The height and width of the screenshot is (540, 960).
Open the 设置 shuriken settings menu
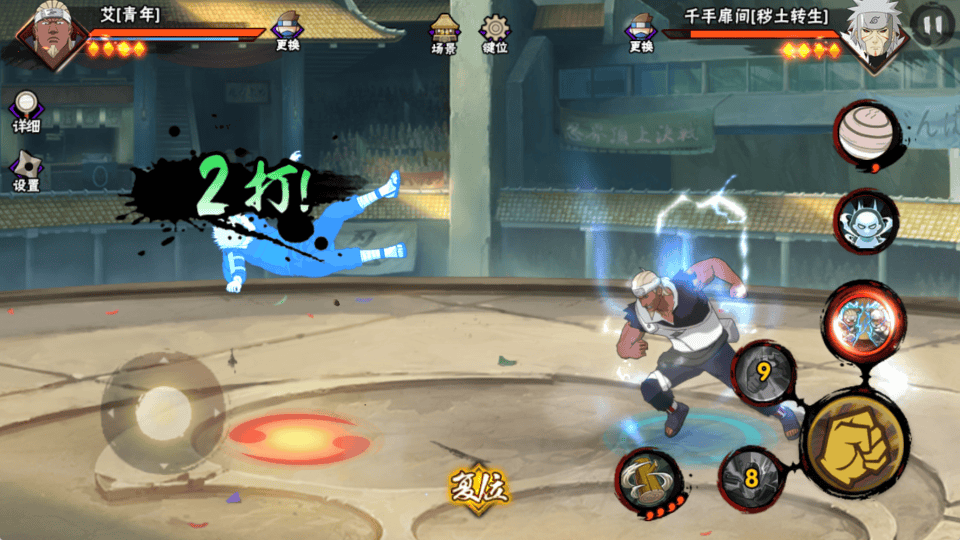[x=26, y=170]
